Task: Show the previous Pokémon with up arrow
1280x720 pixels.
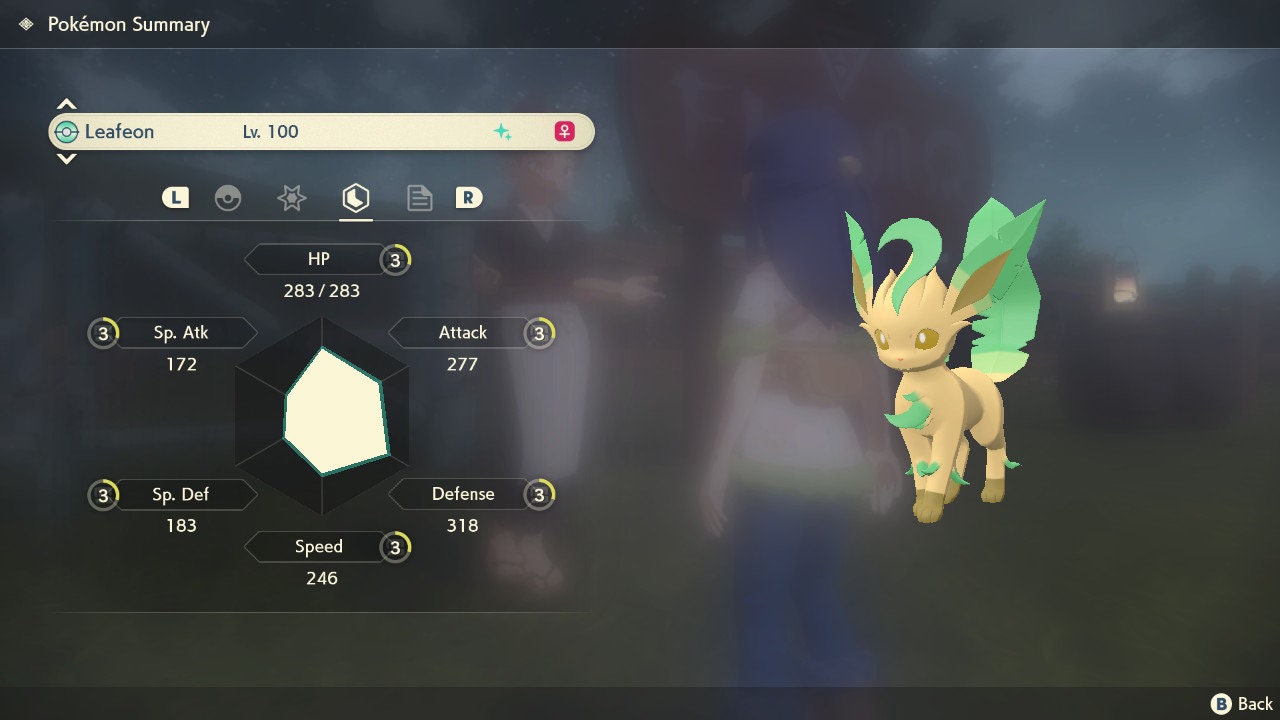Action: pyautogui.click(x=66, y=104)
